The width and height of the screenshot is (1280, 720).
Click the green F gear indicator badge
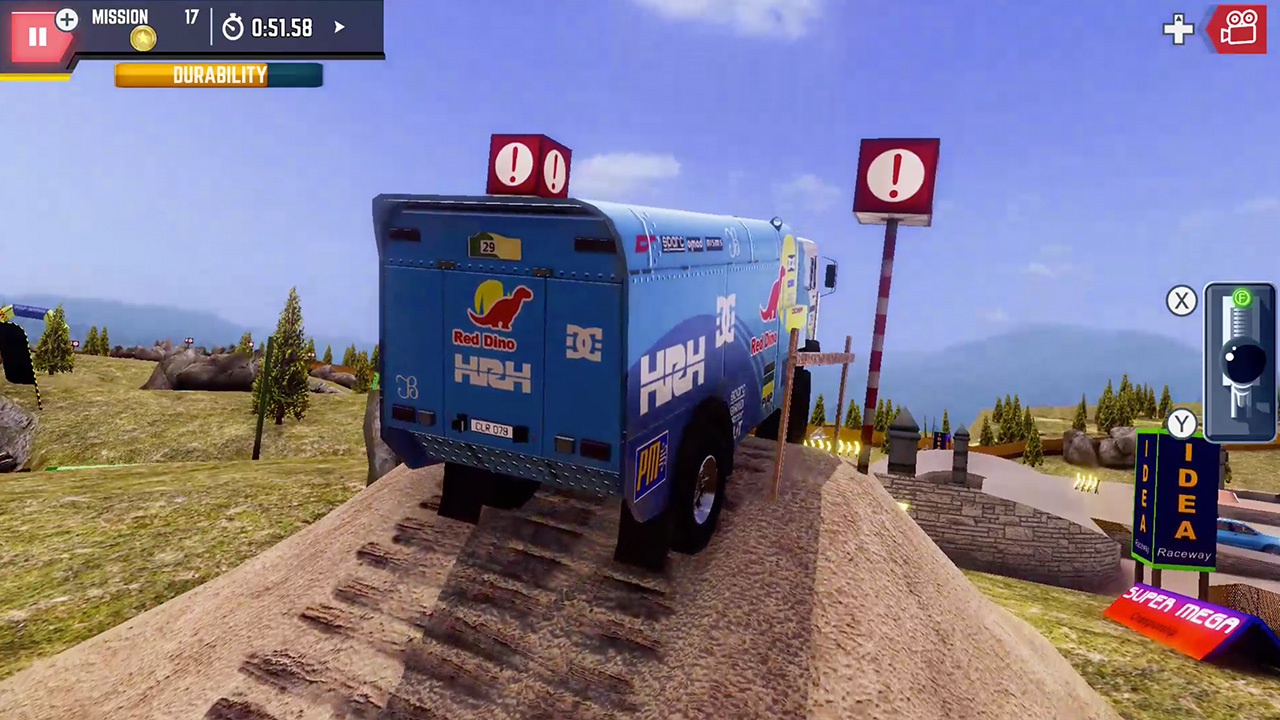click(1240, 296)
